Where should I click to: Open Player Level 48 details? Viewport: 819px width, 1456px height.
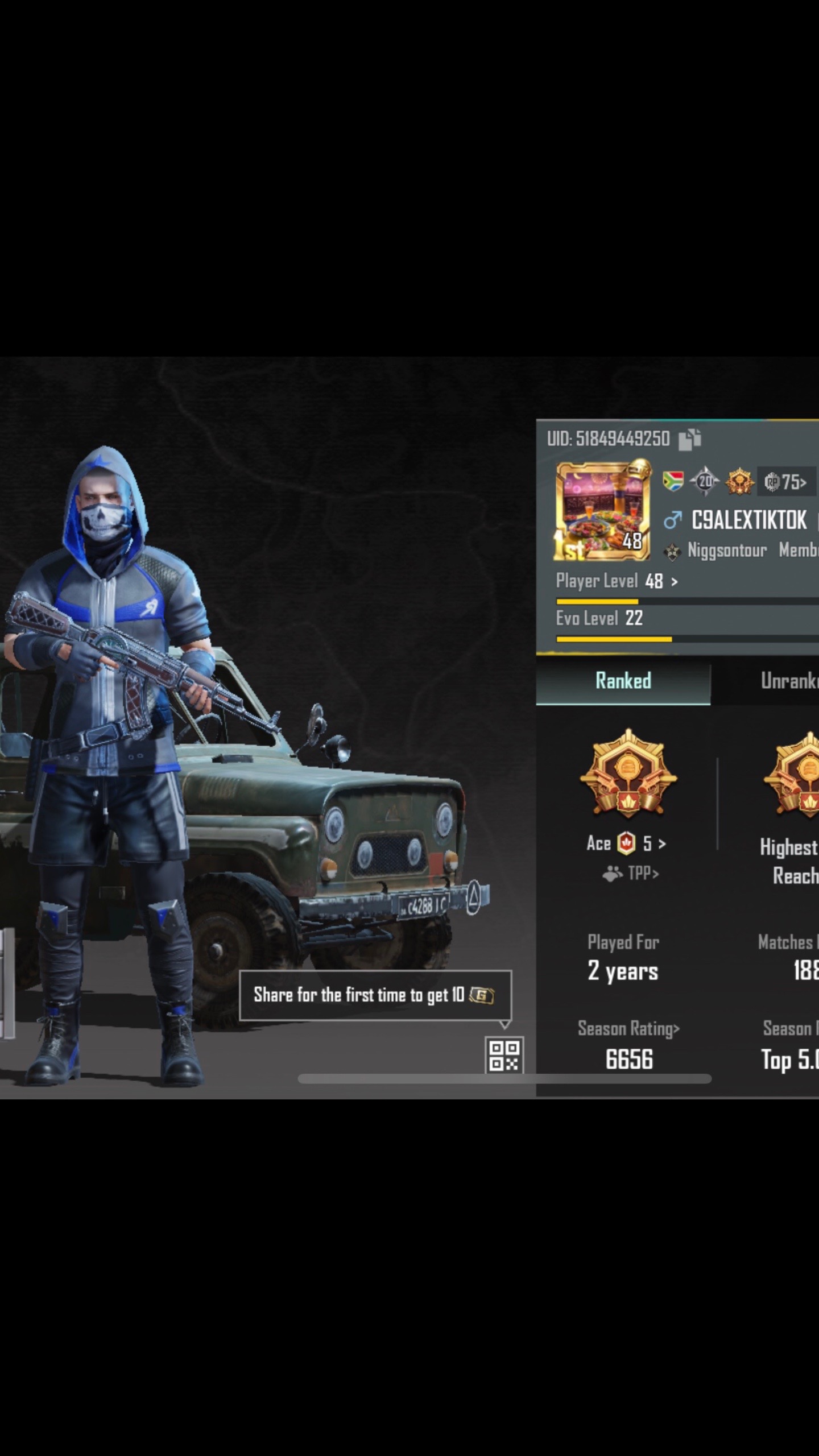point(617,581)
